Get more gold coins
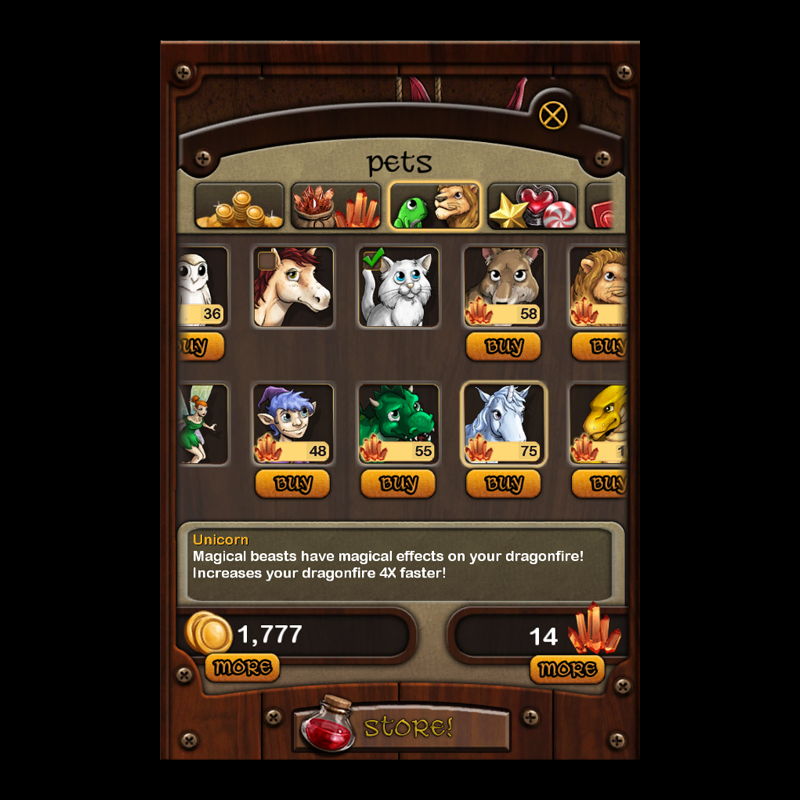Screen dimensions: 800x800 coord(242,667)
